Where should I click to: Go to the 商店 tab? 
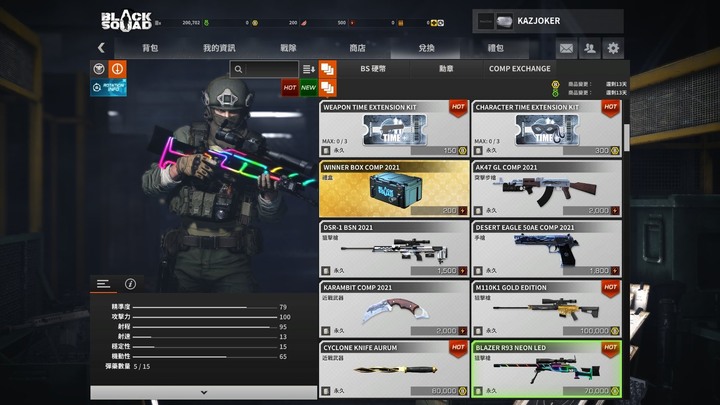[x=357, y=47]
